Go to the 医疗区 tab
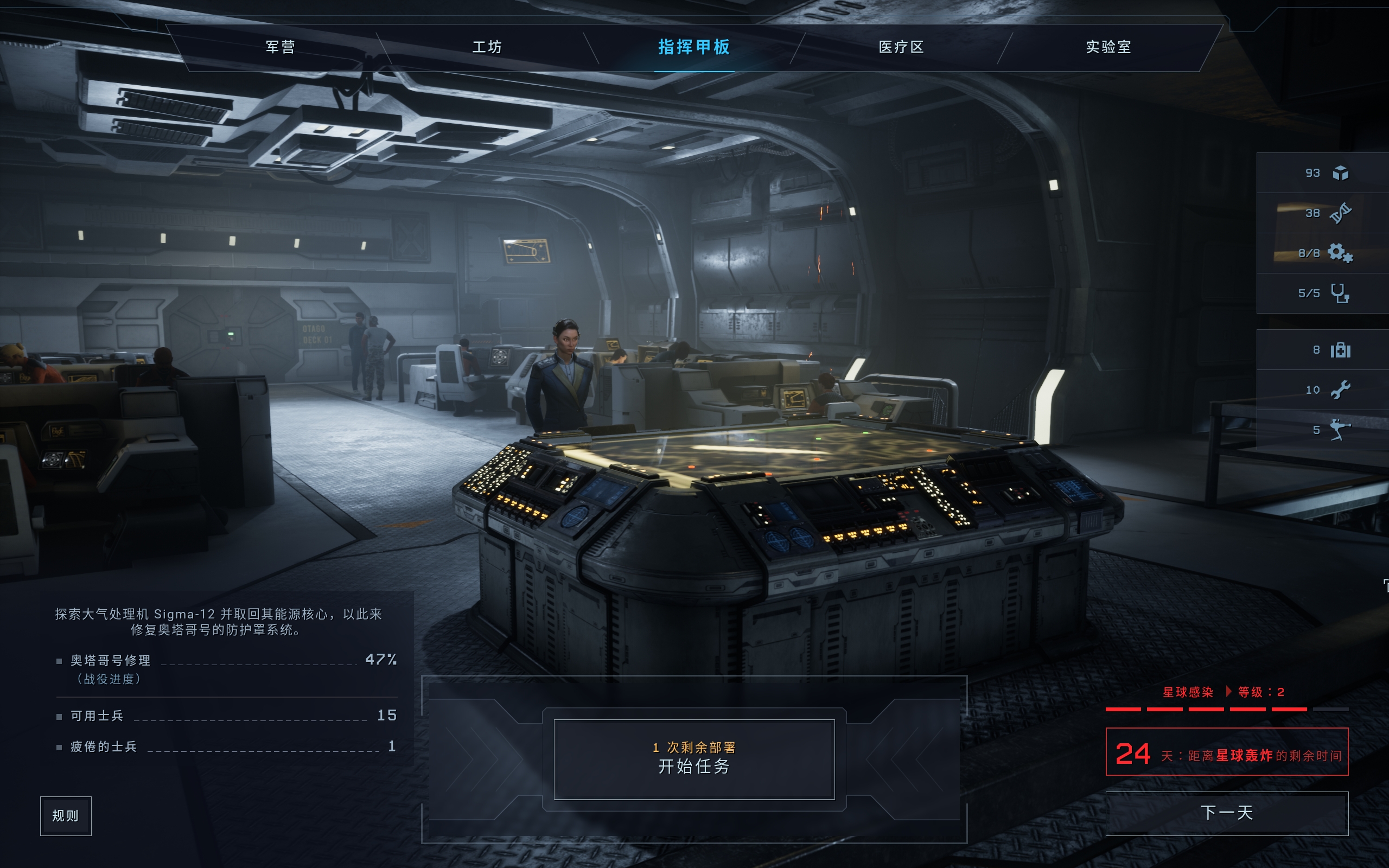Image resolution: width=1389 pixels, height=868 pixels. 901,47
